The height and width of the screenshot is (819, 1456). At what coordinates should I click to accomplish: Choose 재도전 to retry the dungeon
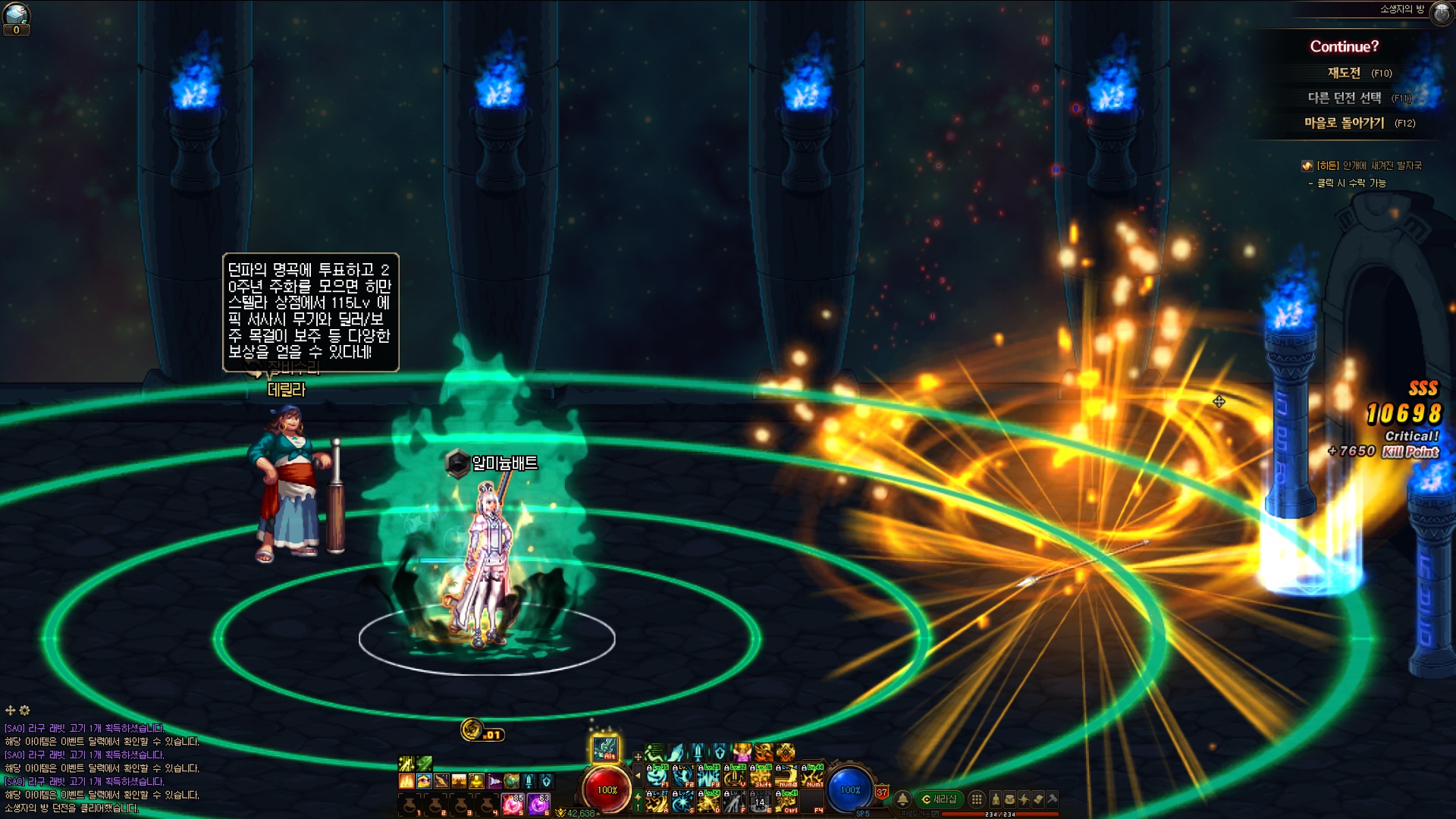coord(1344,73)
